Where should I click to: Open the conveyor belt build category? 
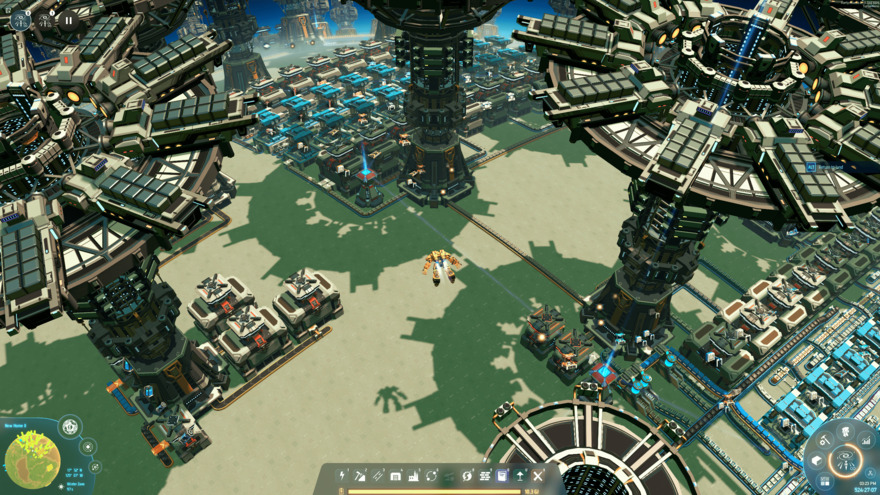point(378,476)
